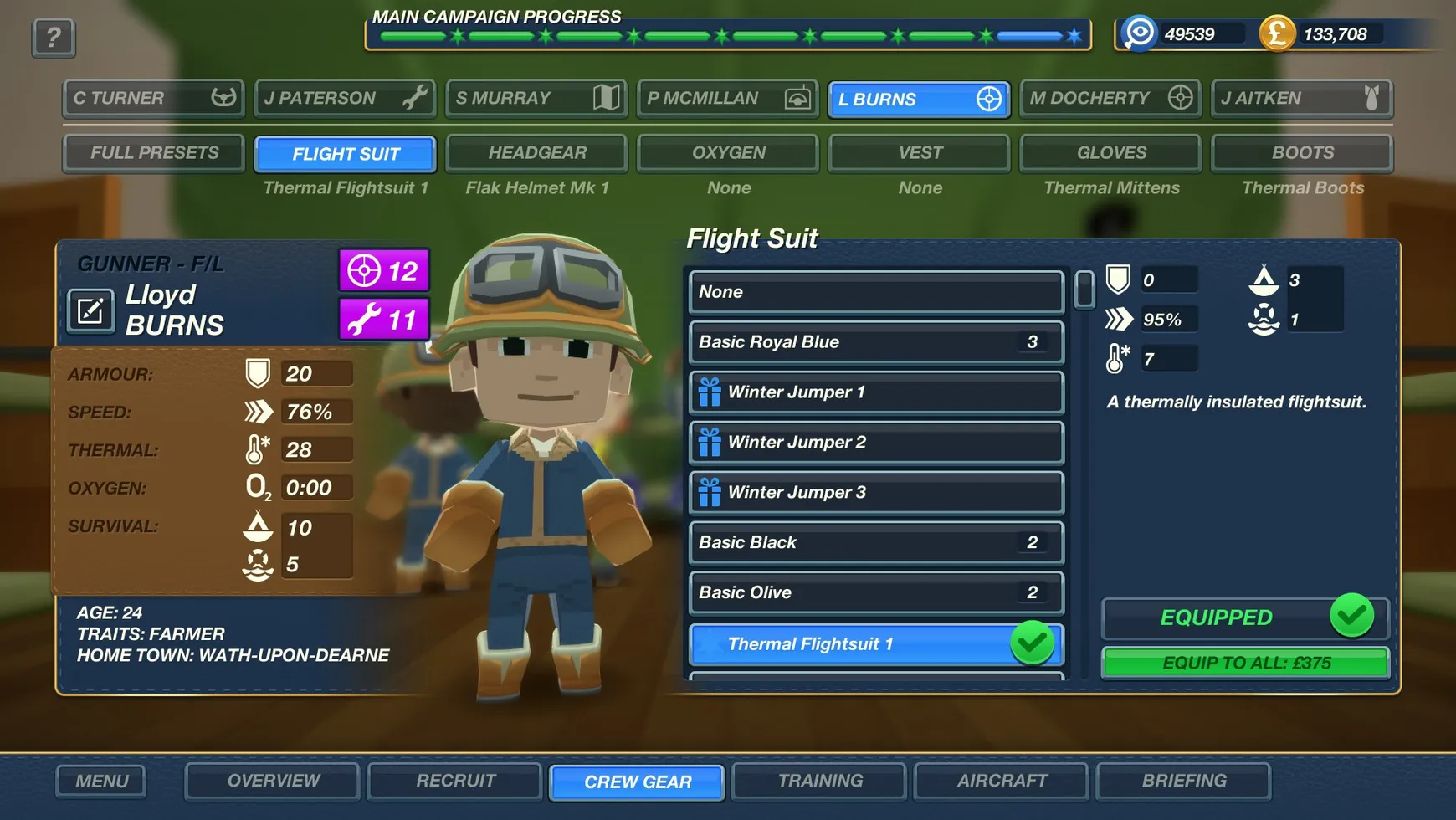The image size is (1456, 820).
Task: Unequip the Flak Helmet Mk 1 via Headgear slot
Action: pos(536,152)
